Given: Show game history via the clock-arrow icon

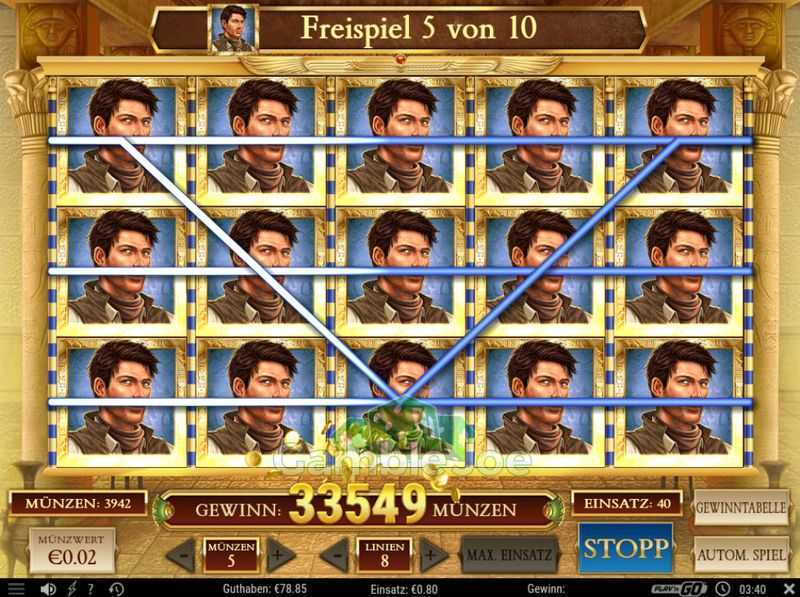Looking at the screenshot, I should [116, 589].
